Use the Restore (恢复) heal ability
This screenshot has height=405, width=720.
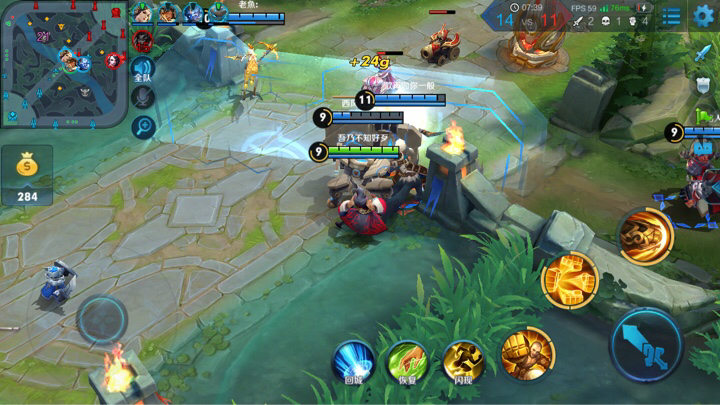pos(408,360)
